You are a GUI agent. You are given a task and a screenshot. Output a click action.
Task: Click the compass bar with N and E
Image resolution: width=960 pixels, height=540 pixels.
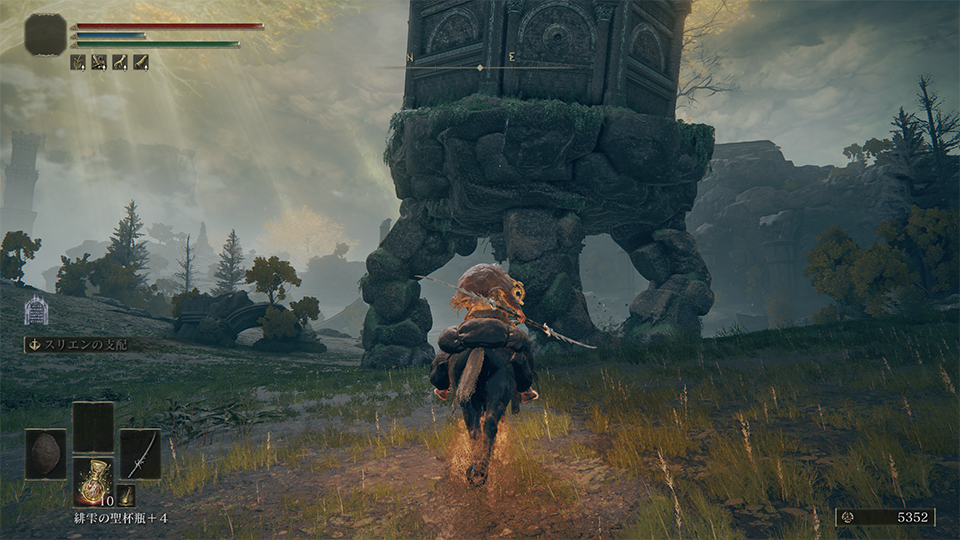(482, 67)
